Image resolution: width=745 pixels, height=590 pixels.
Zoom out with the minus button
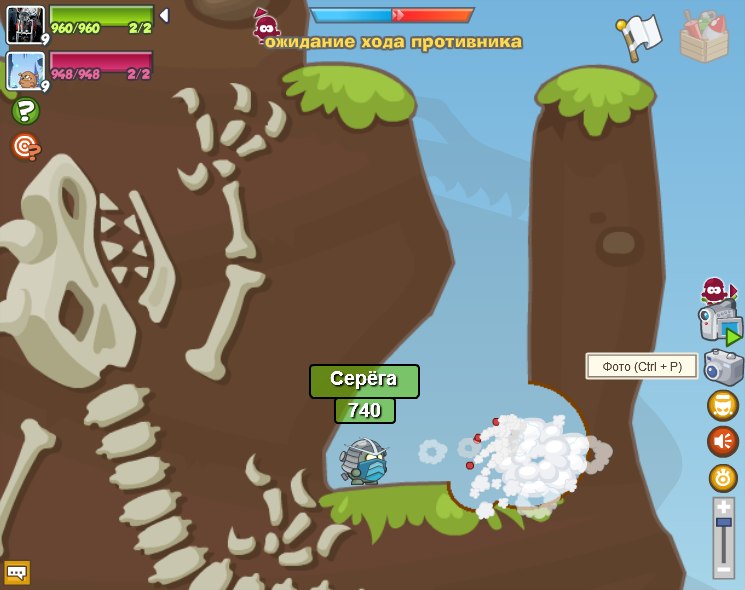723,569
